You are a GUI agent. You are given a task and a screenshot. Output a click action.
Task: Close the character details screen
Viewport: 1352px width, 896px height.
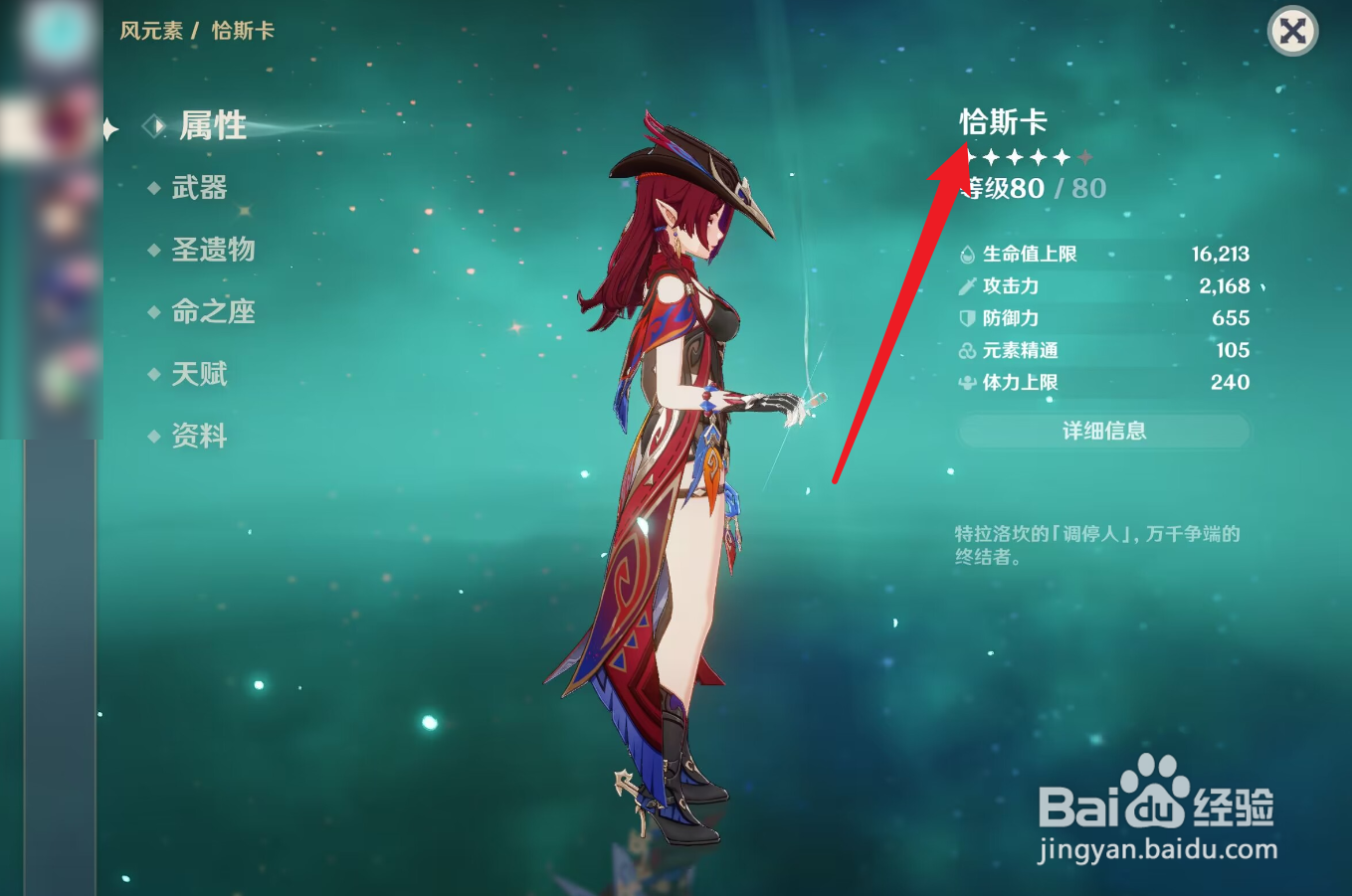tap(1291, 32)
